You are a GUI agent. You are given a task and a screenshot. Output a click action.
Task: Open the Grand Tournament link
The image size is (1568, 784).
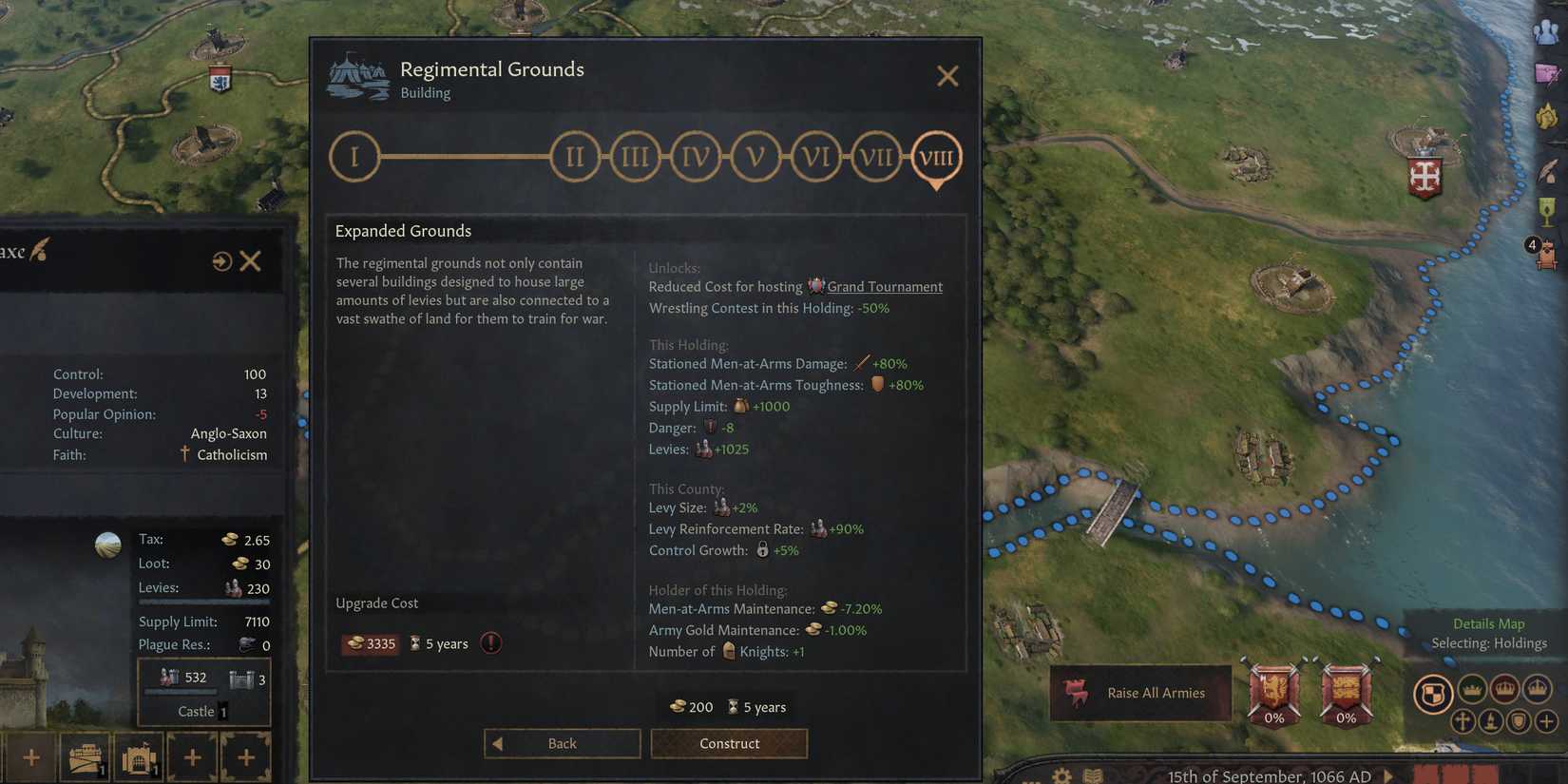tap(884, 286)
